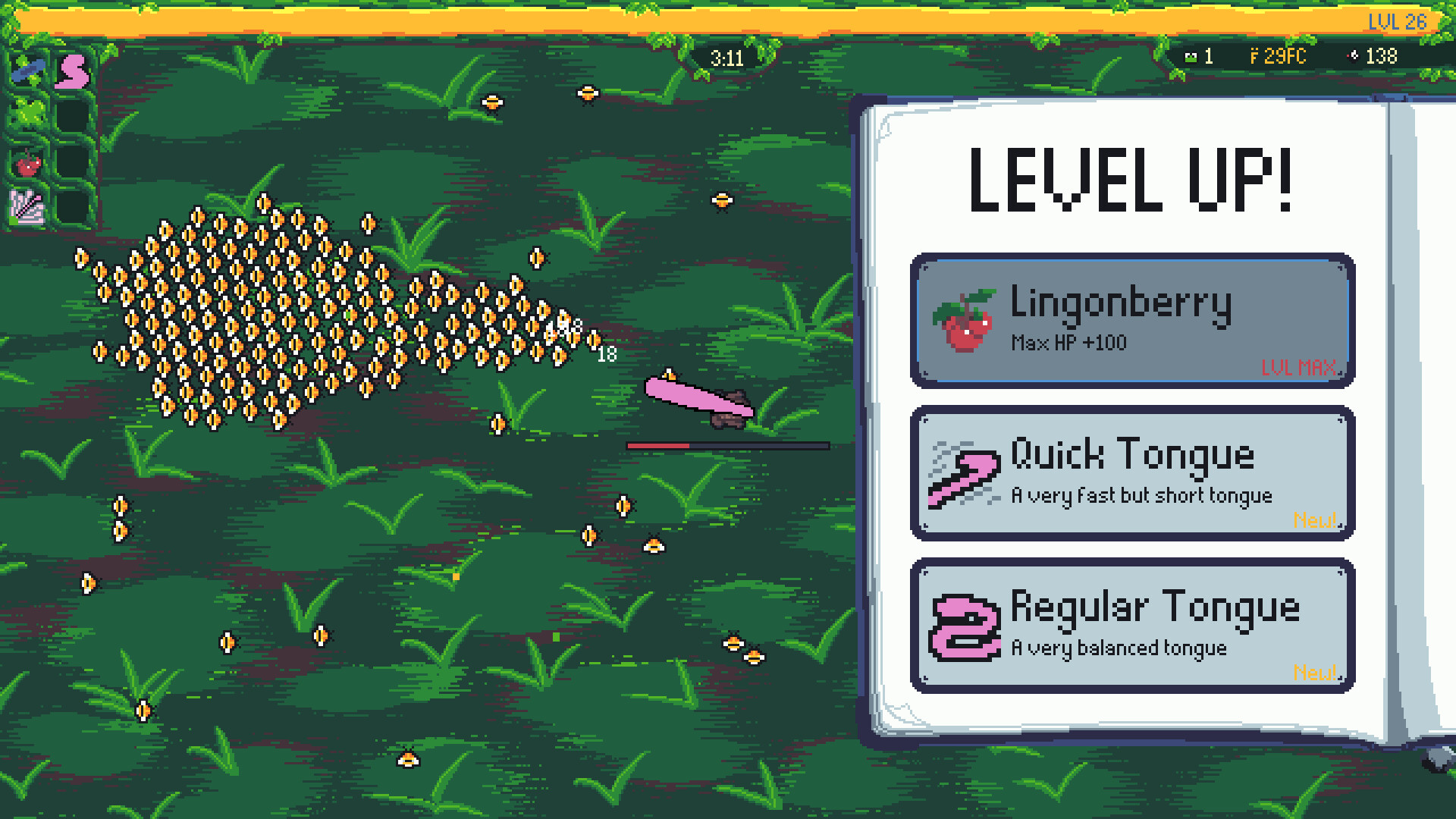Click the LVL 26 label on the XP bar
1456x819 pixels.
click(1398, 22)
